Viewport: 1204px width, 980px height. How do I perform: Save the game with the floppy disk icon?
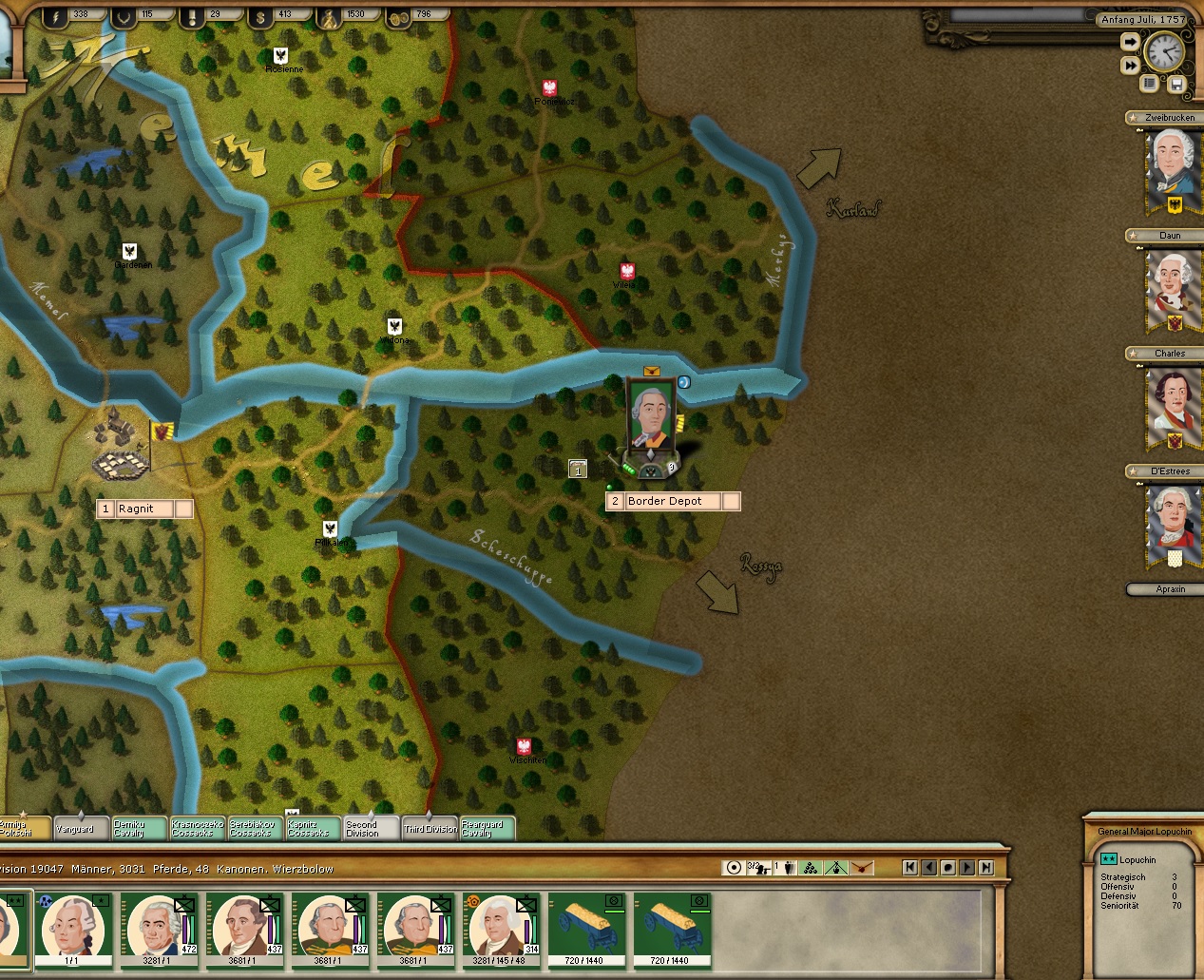1176,84
